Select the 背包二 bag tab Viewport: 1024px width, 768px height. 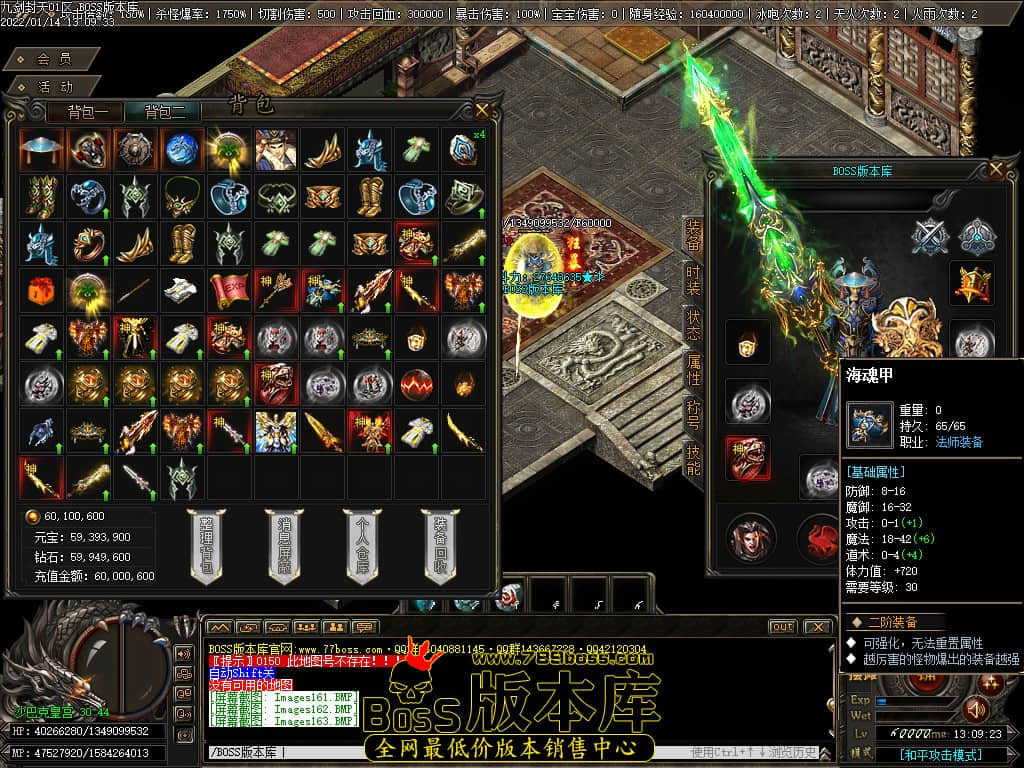pyautogui.click(x=171, y=111)
